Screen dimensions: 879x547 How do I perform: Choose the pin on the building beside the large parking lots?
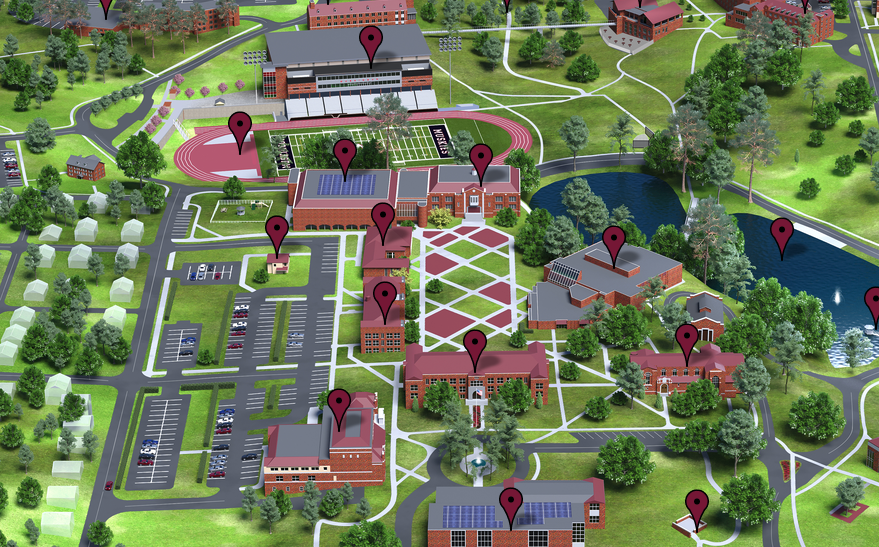click(x=340, y=405)
